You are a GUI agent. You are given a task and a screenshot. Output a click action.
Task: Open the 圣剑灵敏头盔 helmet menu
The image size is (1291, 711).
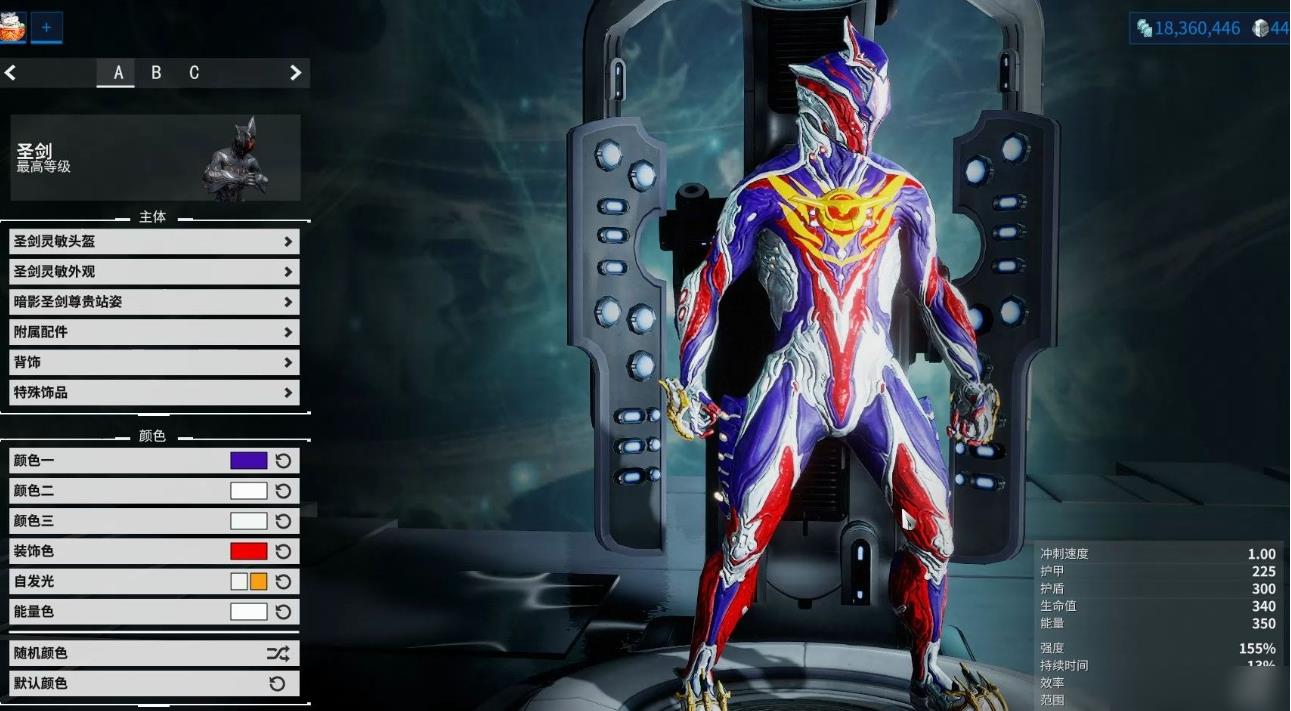click(154, 241)
